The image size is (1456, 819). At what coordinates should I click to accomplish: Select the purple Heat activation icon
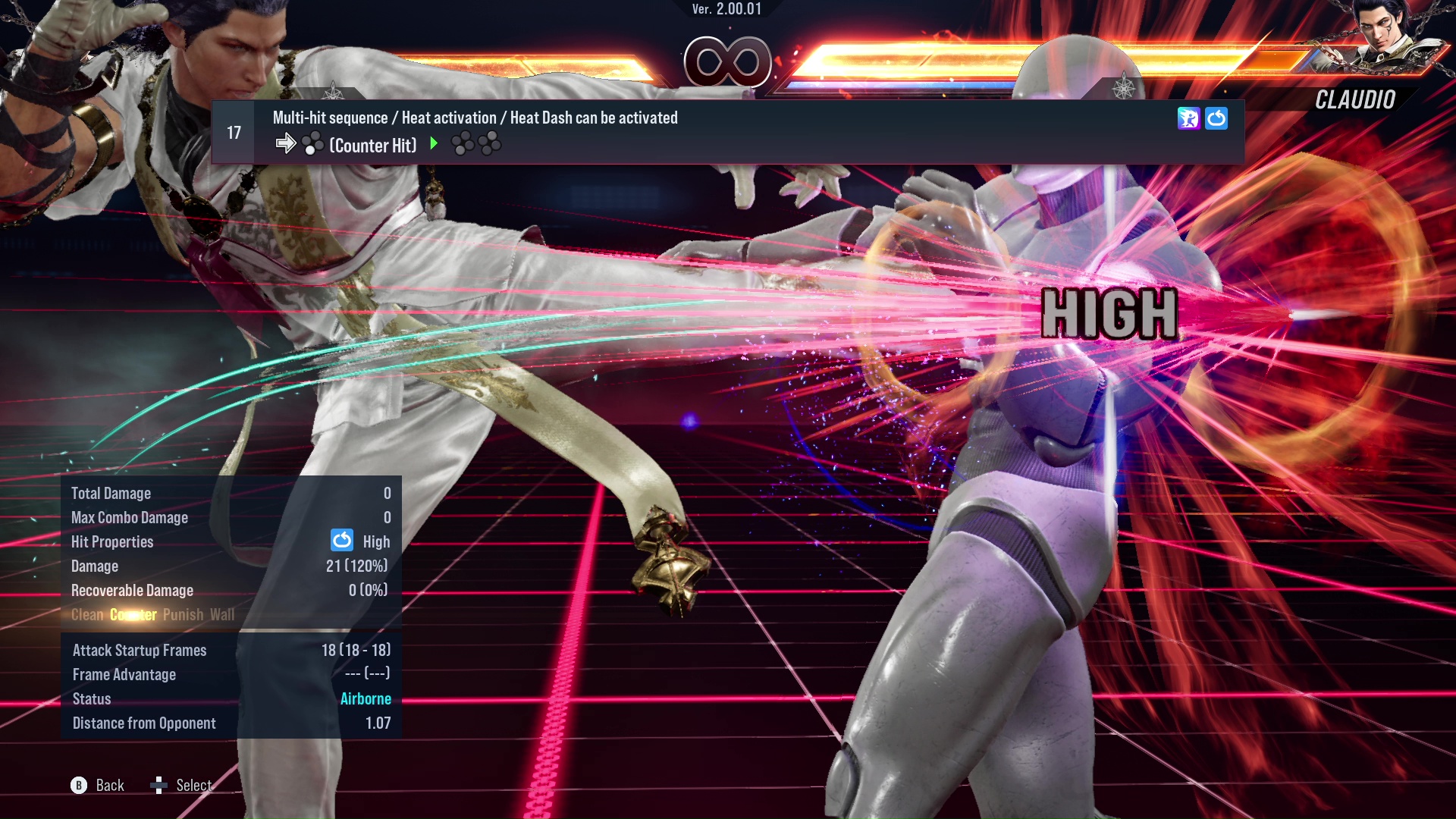click(x=1191, y=118)
